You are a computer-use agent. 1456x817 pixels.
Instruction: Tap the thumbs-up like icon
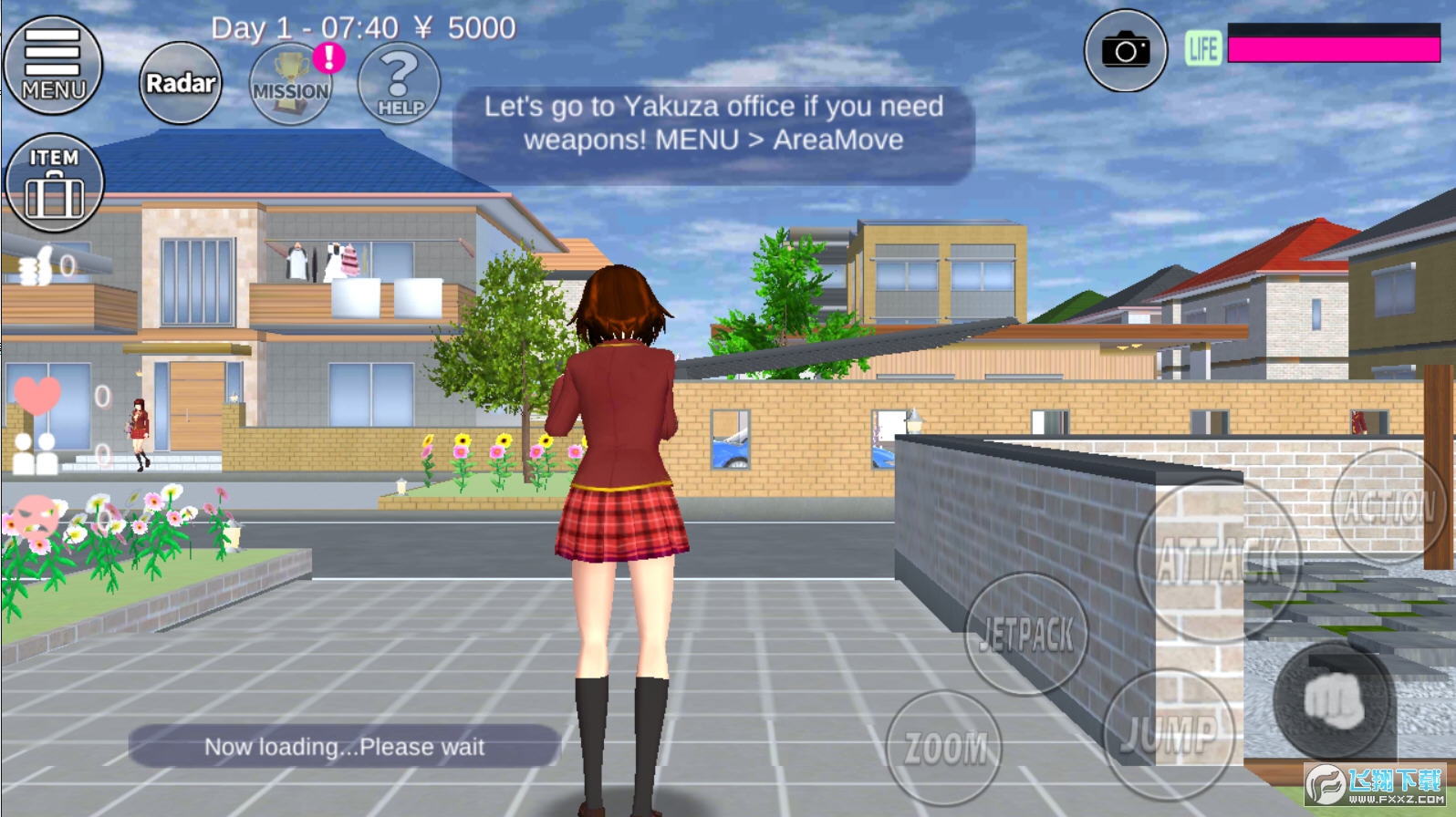pyautogui.click(x=36, y=267)
